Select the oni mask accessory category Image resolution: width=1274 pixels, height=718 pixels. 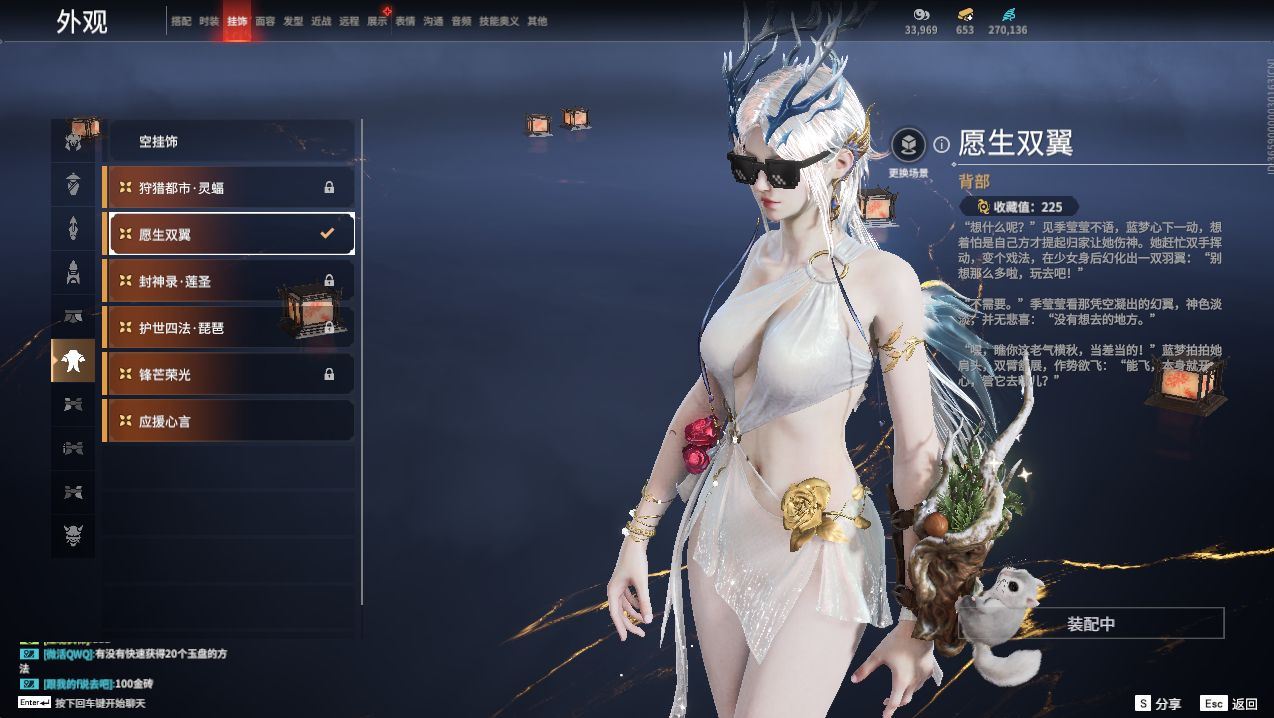[x=73, y=536]
